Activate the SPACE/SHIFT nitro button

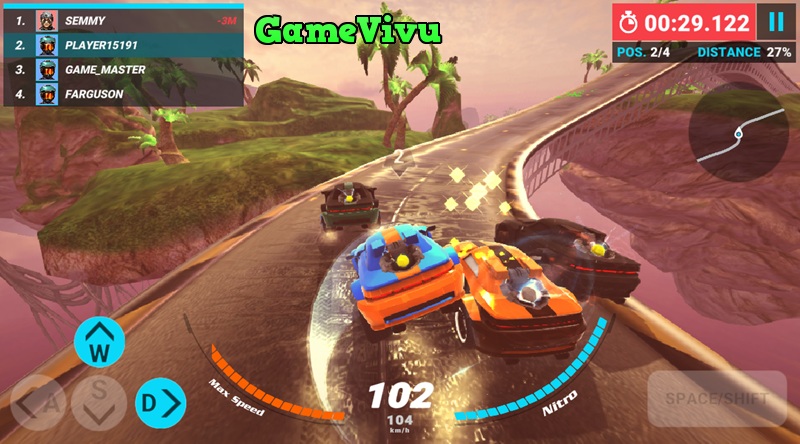tap(716, 399)
